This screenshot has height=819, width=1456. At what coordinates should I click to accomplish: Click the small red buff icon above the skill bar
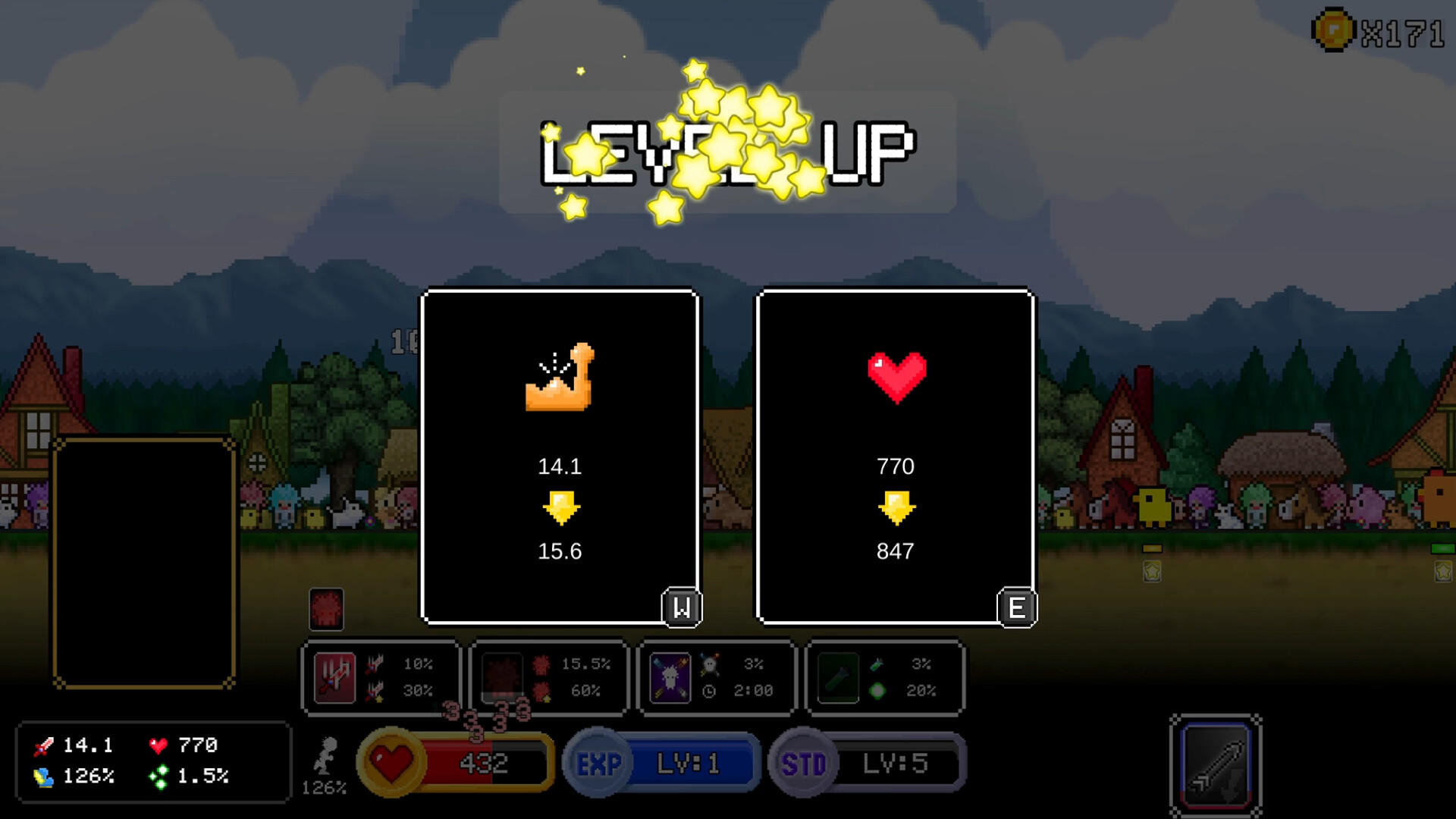tap(328, 610)
